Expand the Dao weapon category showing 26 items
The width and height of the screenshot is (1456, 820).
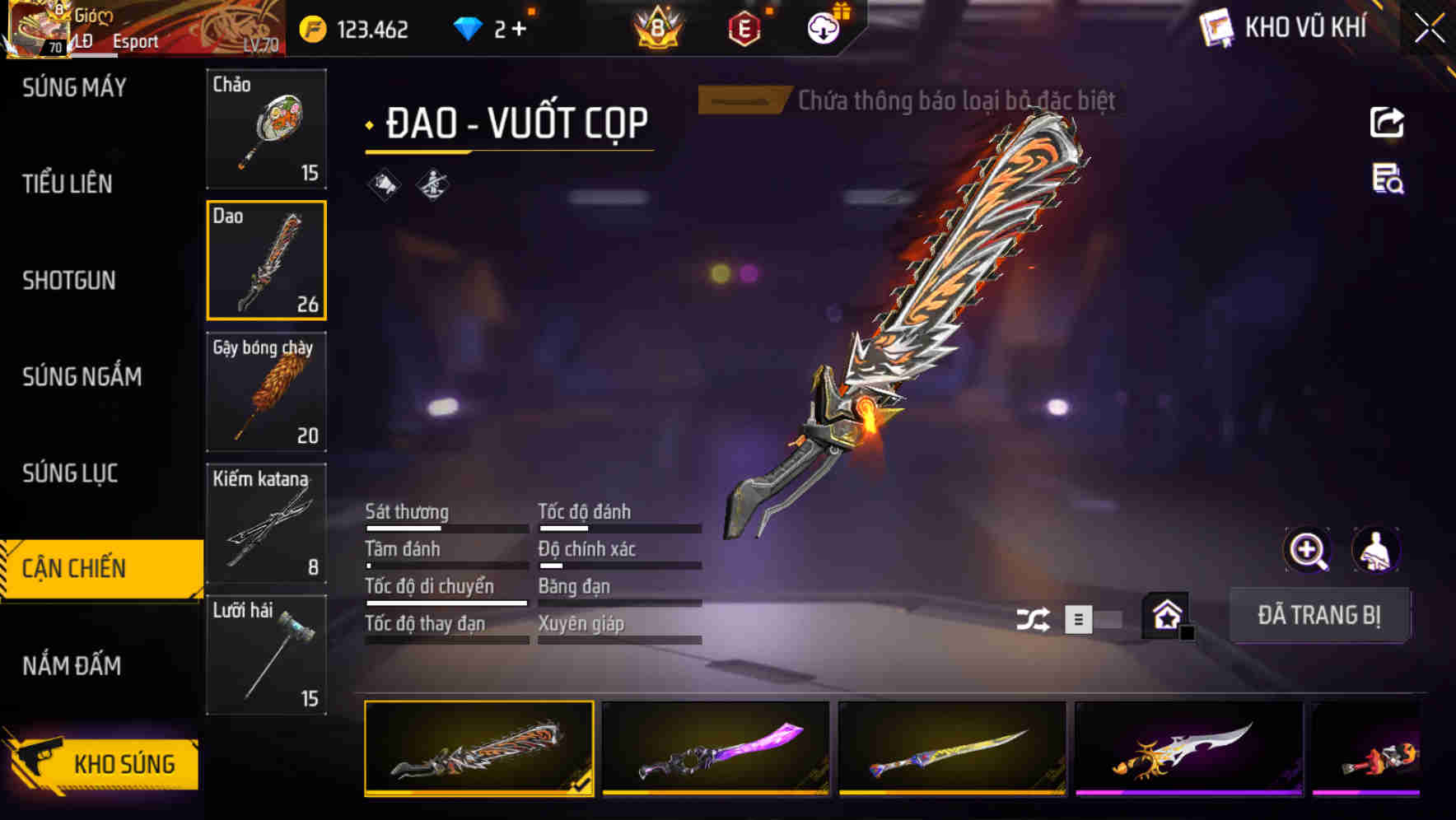point(267,261)
